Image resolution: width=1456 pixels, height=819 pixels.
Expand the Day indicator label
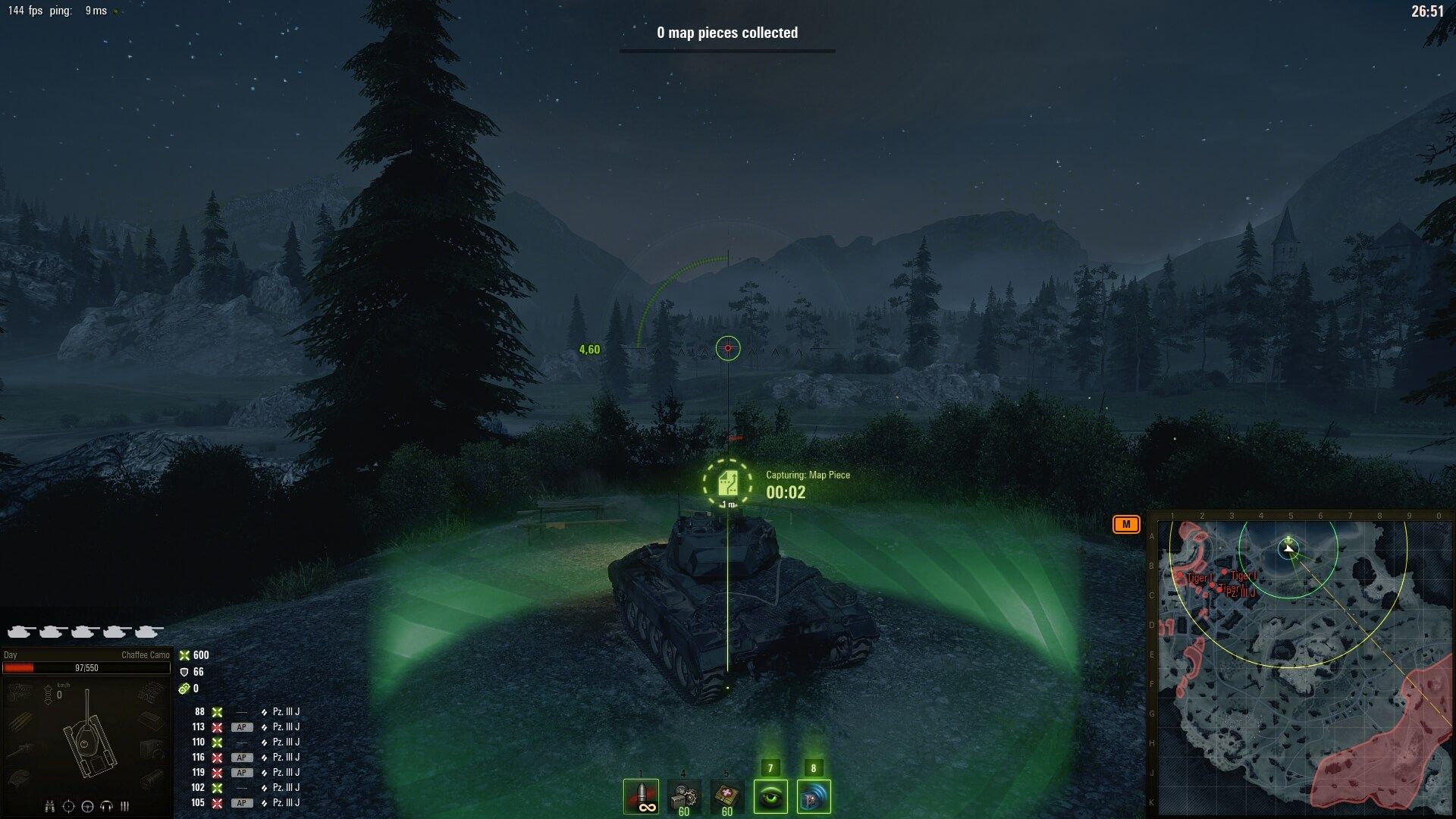click(x=9, y=654)
